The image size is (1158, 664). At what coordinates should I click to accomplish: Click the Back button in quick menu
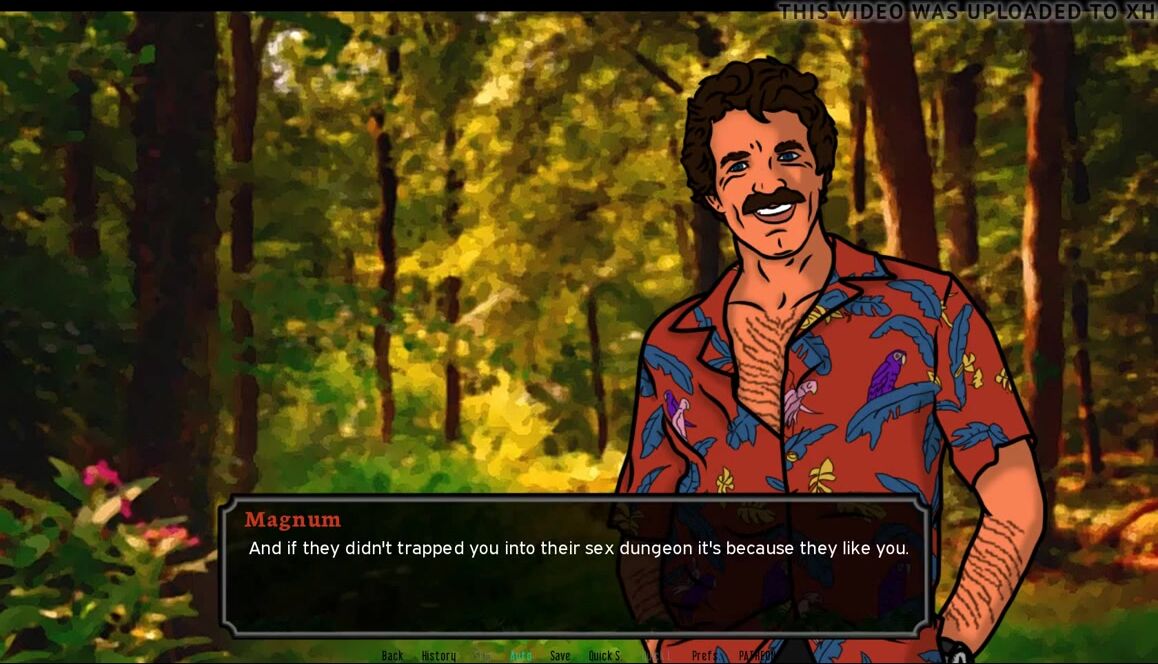(x=392, y=656)
